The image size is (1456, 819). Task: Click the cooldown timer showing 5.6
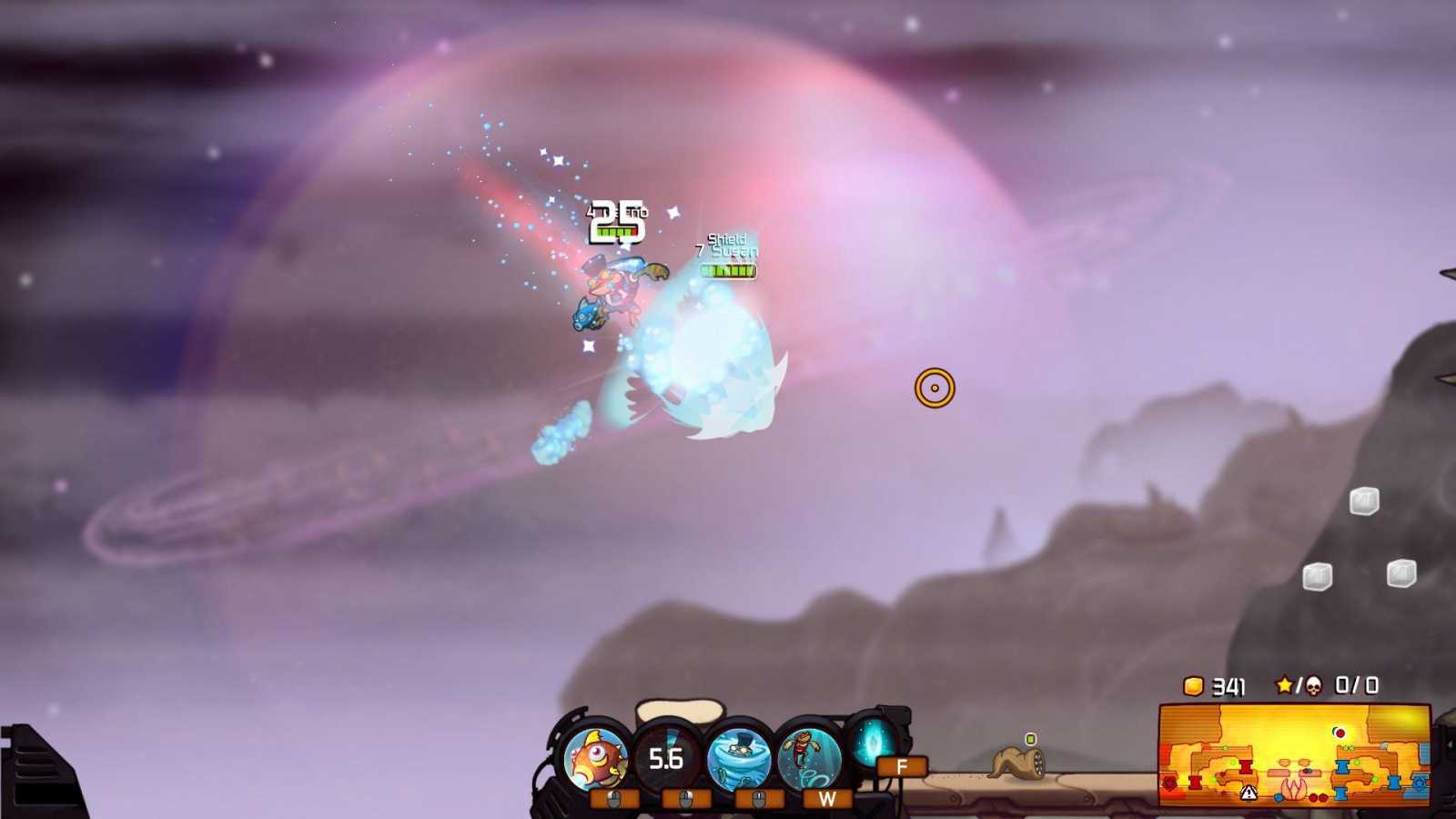click(665, 757)
